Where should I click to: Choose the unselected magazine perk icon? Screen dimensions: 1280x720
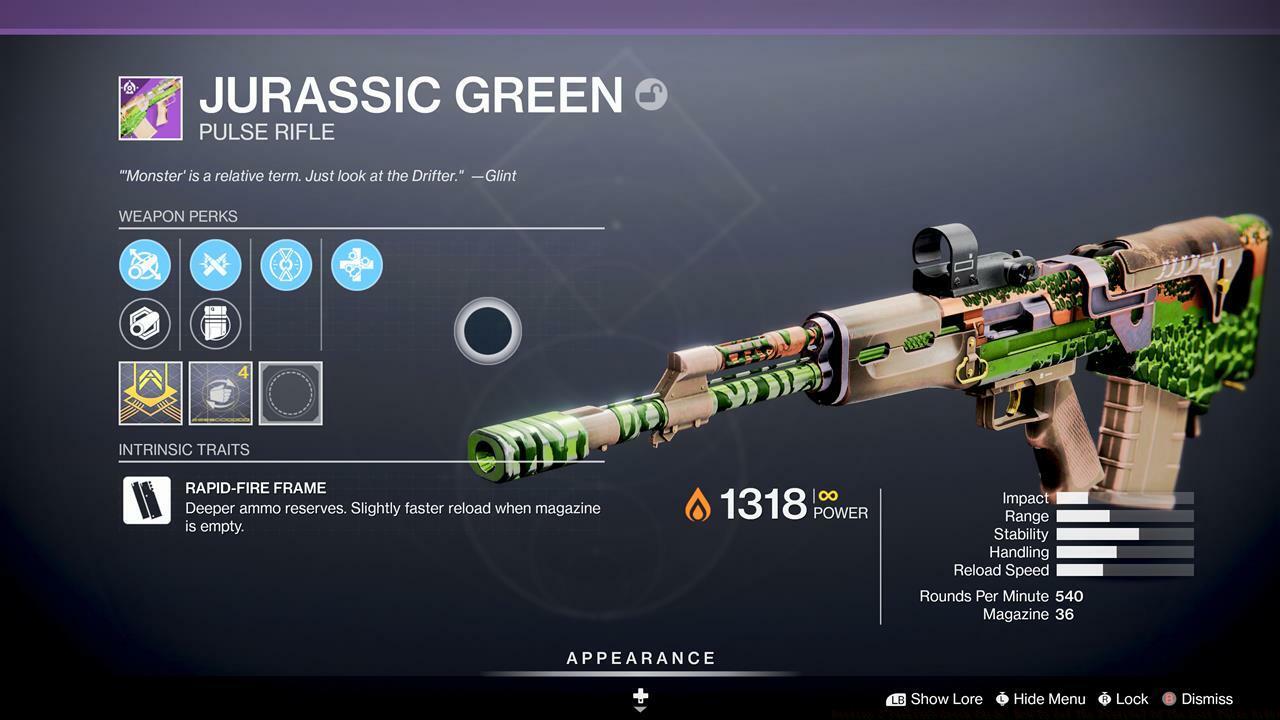click(215, 324)
